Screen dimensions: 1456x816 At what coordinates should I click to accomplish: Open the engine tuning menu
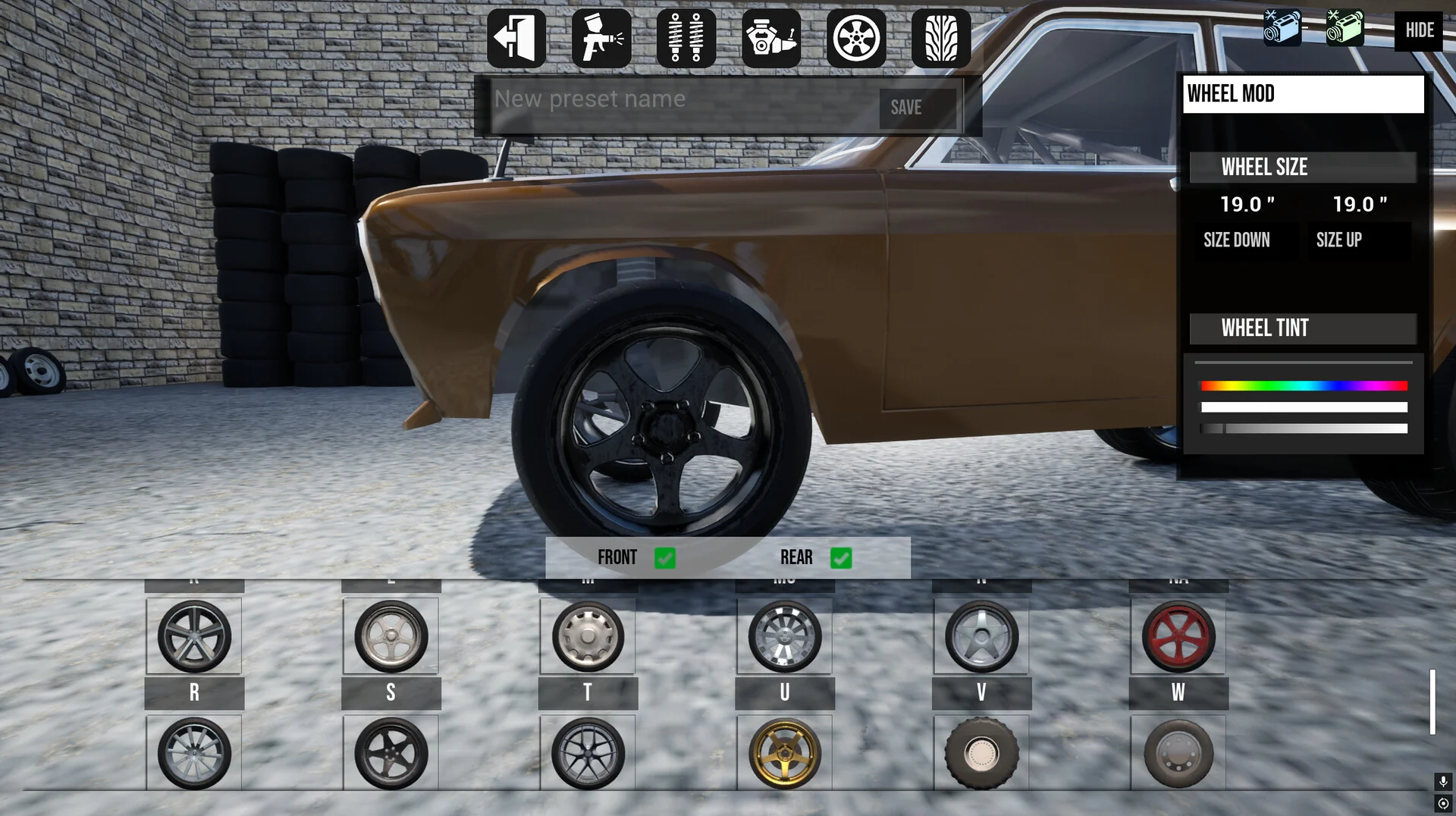771,38
